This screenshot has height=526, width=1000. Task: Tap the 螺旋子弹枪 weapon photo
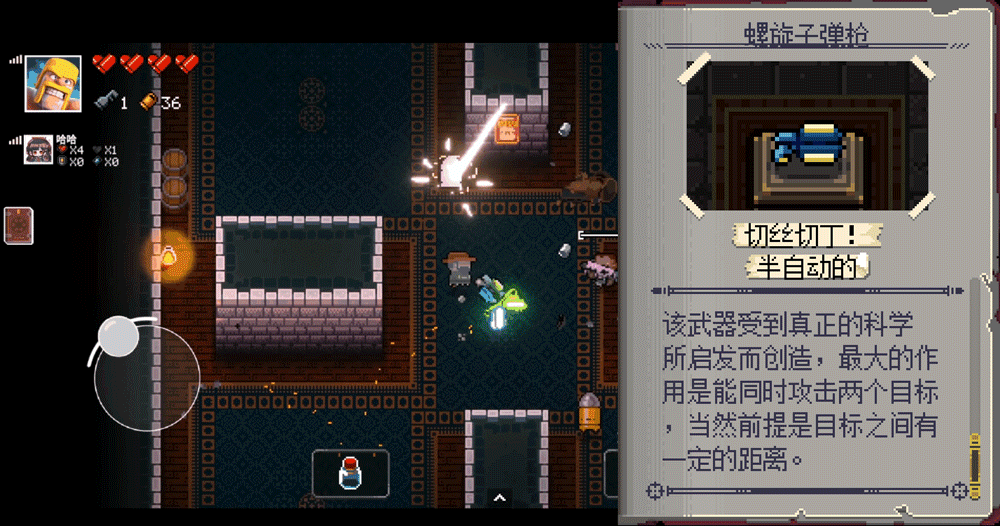pyautogui.click(x=809, y=136)
